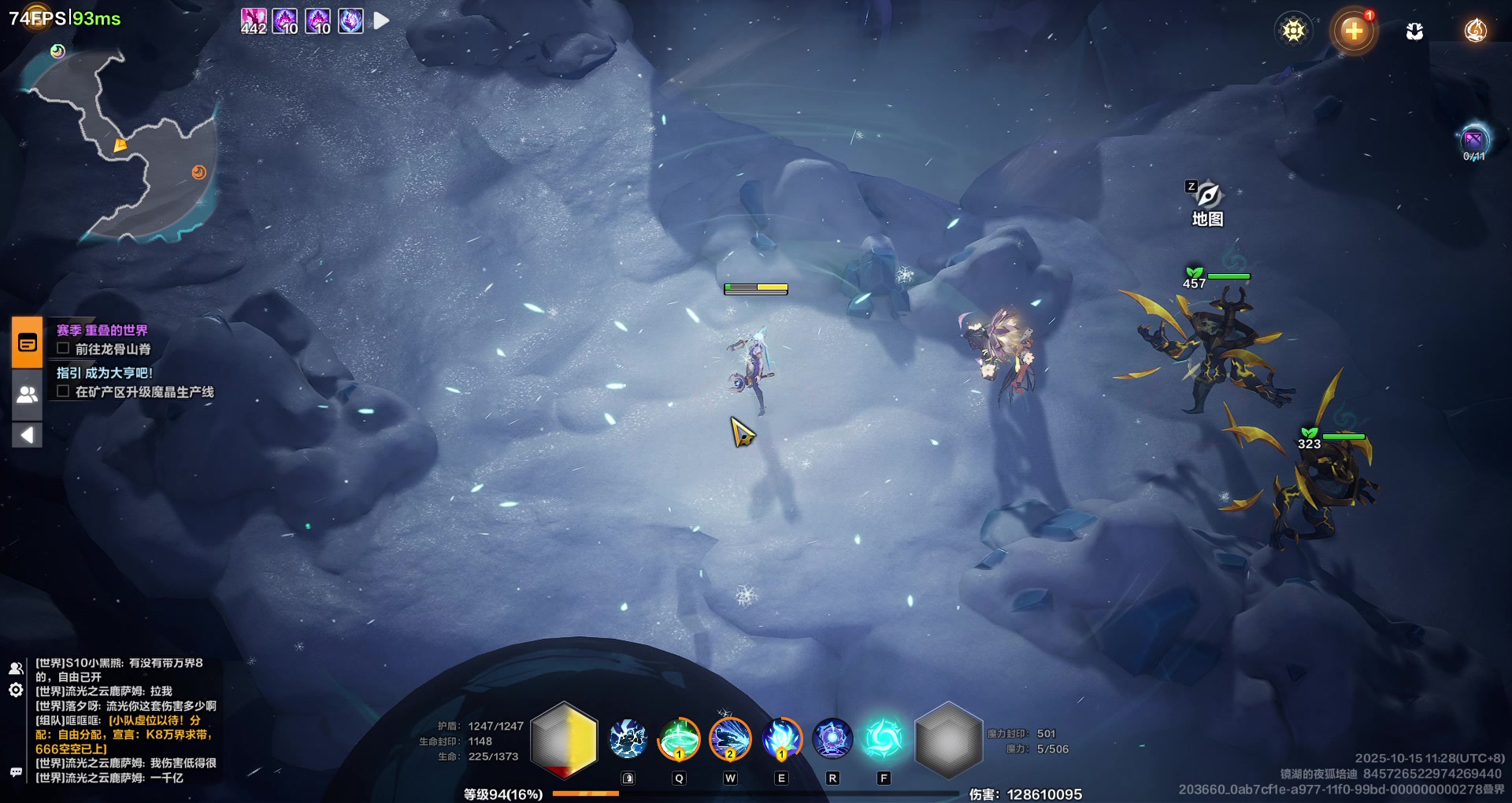
Task: Select the purple cube counter showing 0/11
Action: [1473, 142]
